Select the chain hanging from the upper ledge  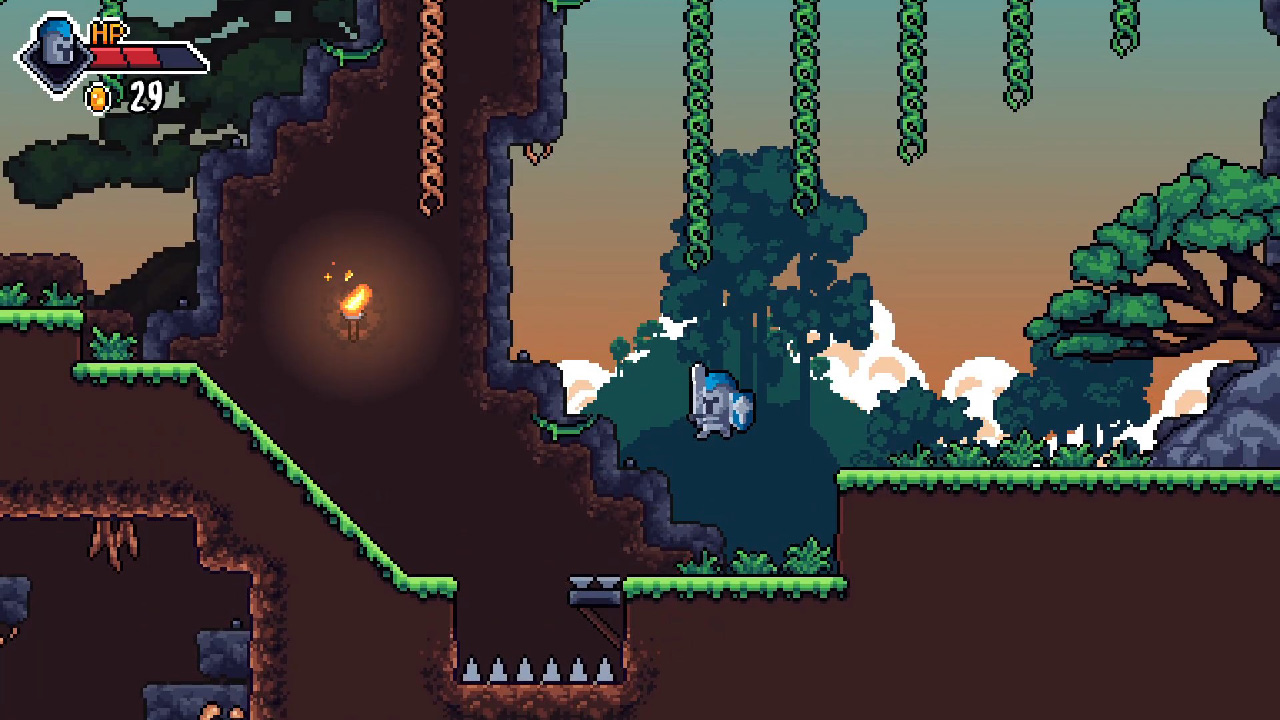pos(432,110)
